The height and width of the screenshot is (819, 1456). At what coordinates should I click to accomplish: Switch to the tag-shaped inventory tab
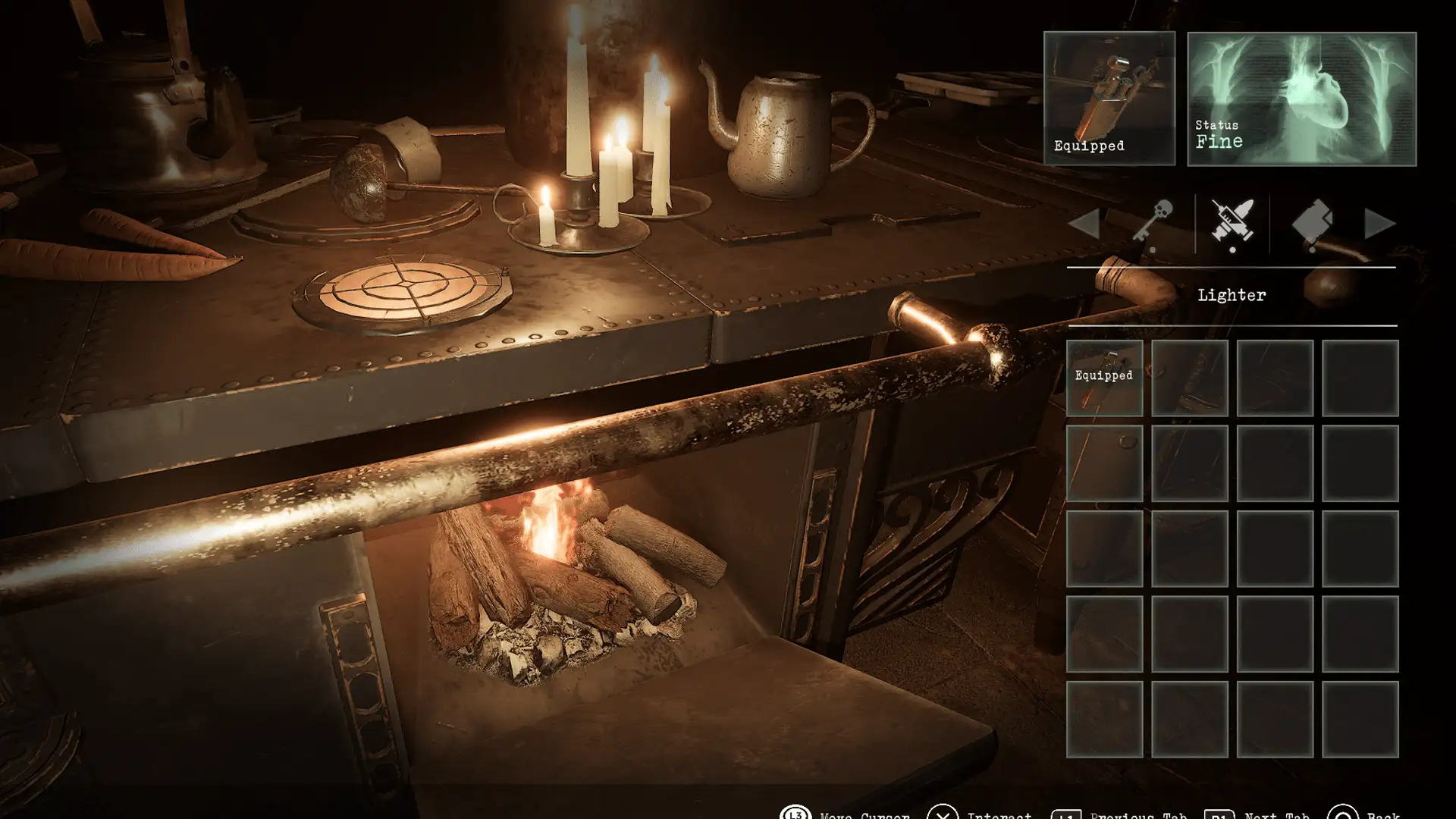point(1312,223)
